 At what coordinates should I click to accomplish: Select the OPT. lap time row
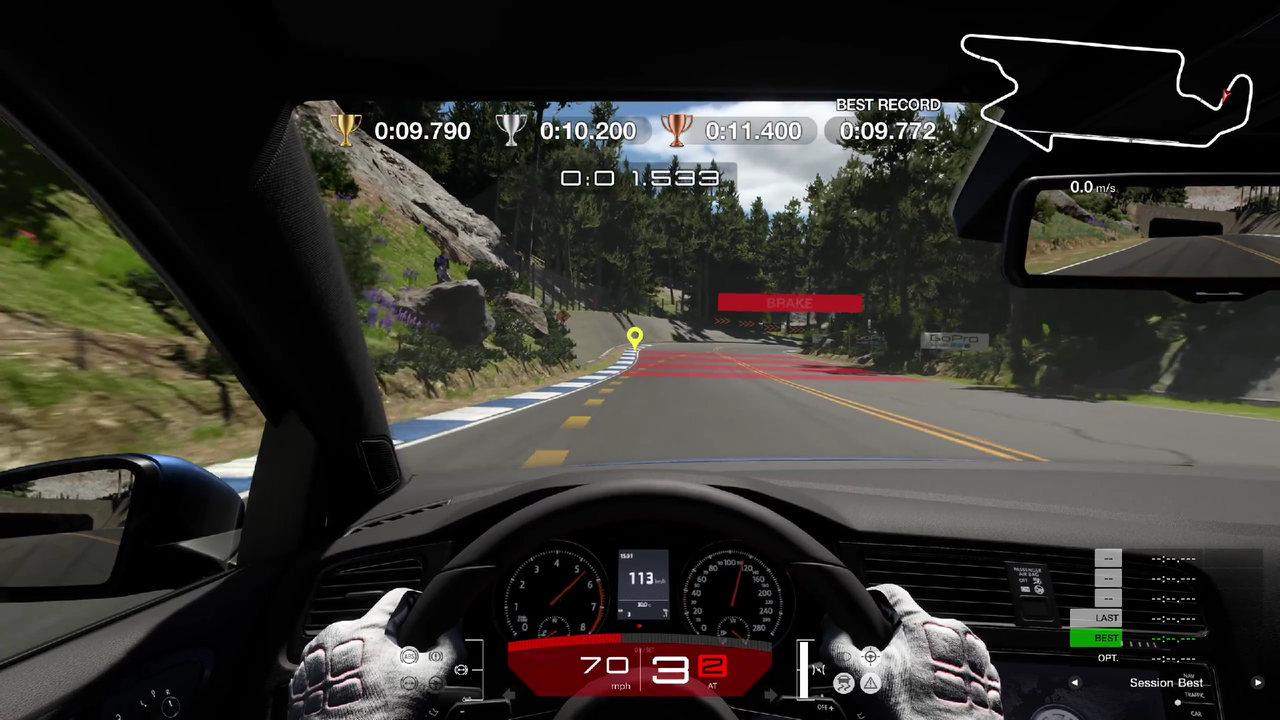[1108, 658]
